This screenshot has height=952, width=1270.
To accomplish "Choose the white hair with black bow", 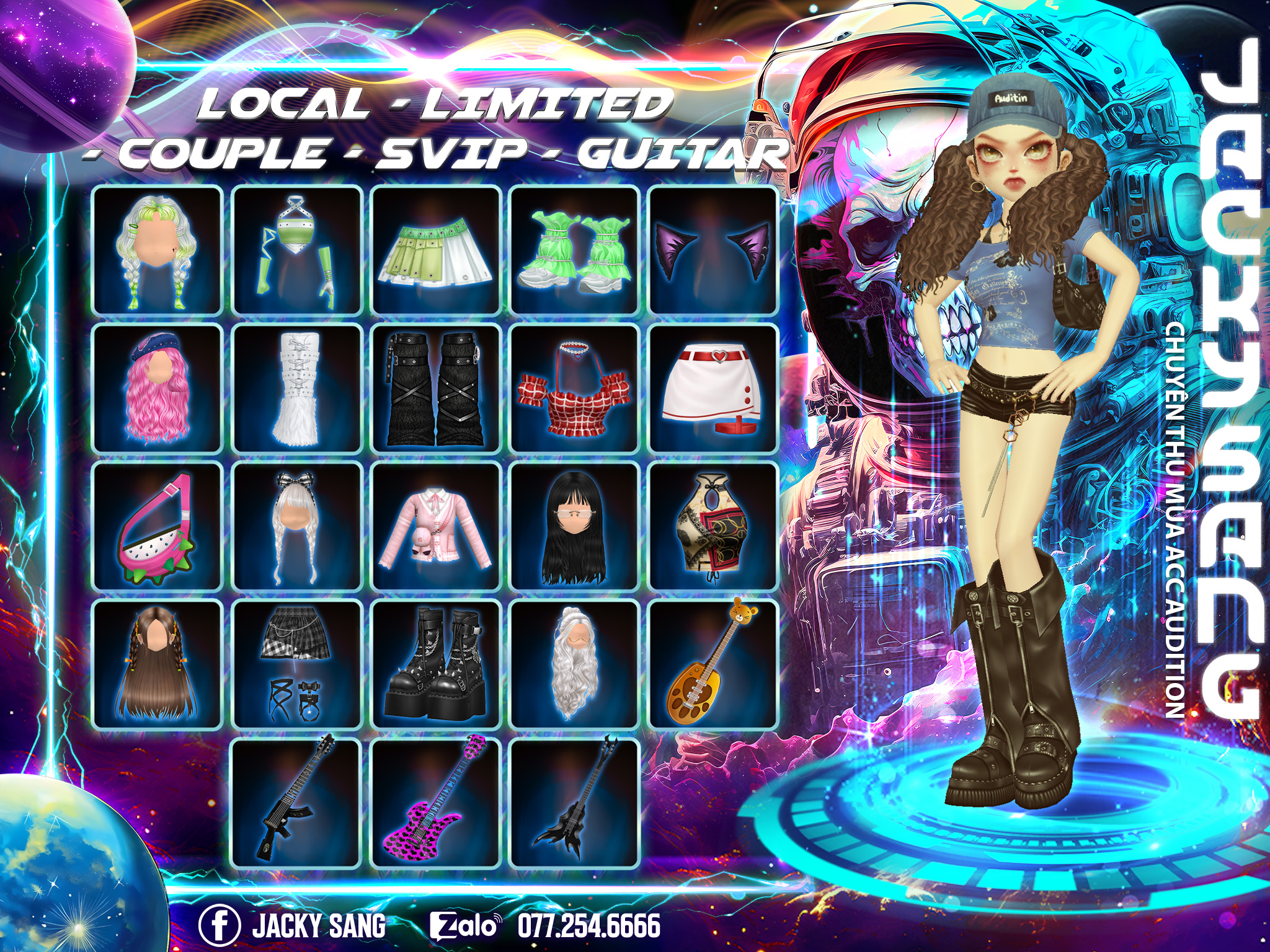I will tap(297, 527).
